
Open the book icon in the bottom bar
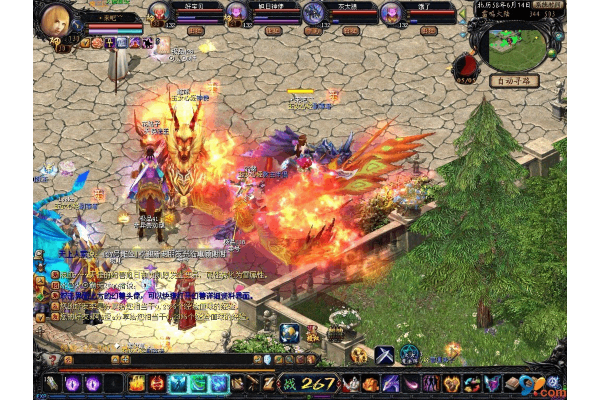click(511, 383)
